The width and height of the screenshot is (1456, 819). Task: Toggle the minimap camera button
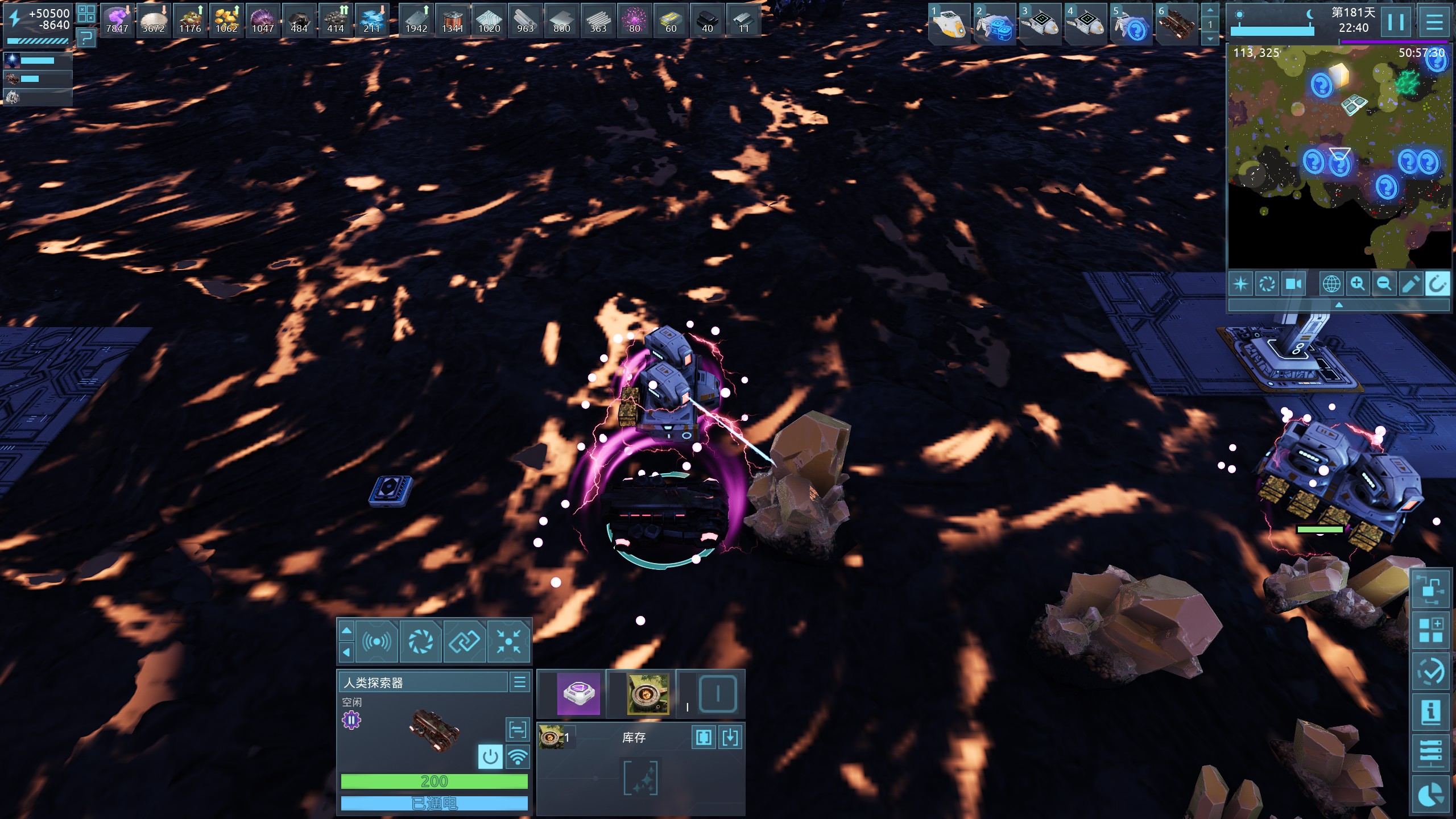pyautogui.click(x=1294, y=284)
